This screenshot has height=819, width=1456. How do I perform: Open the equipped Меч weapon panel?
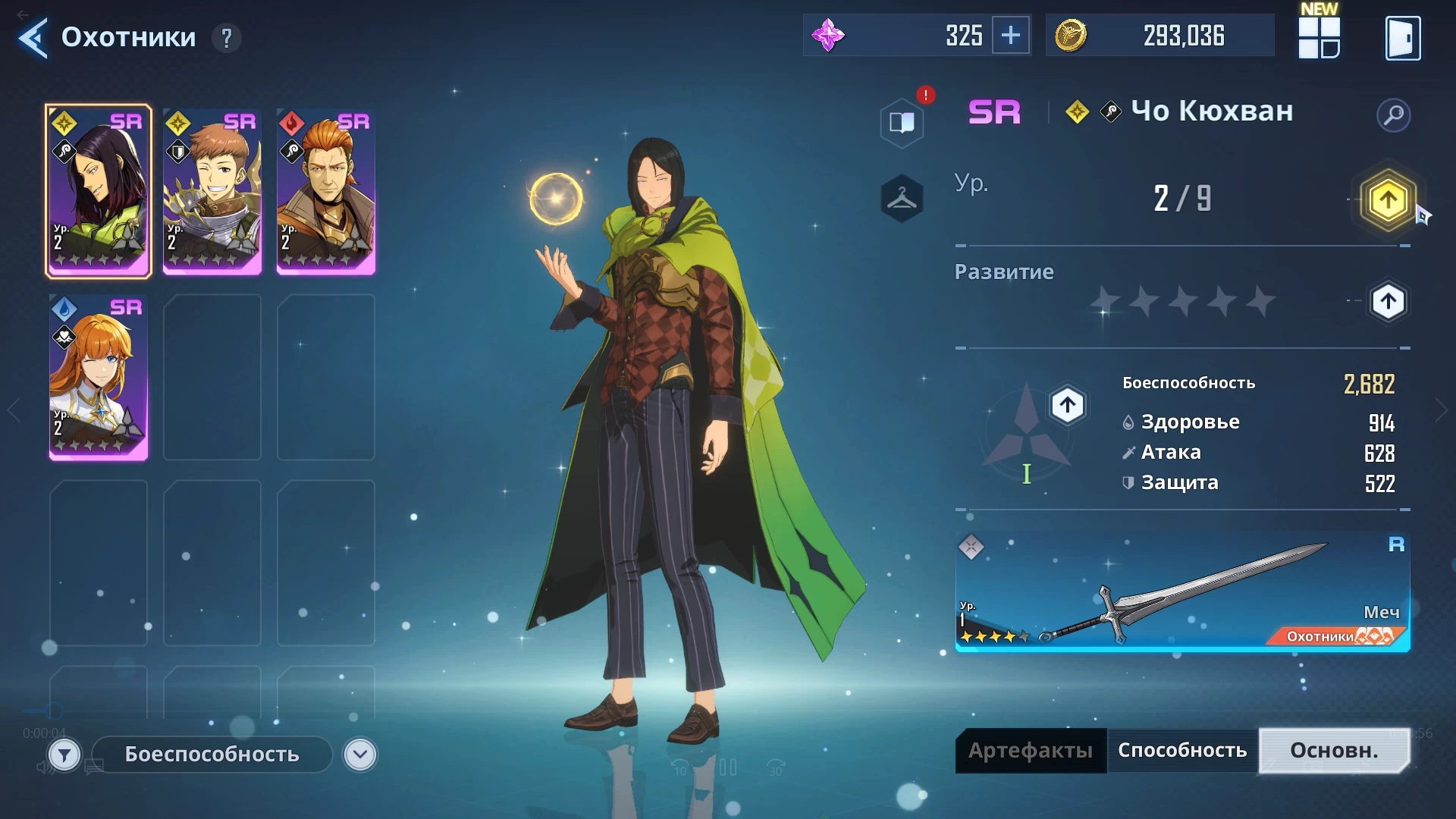click(x=1182, y=591)
